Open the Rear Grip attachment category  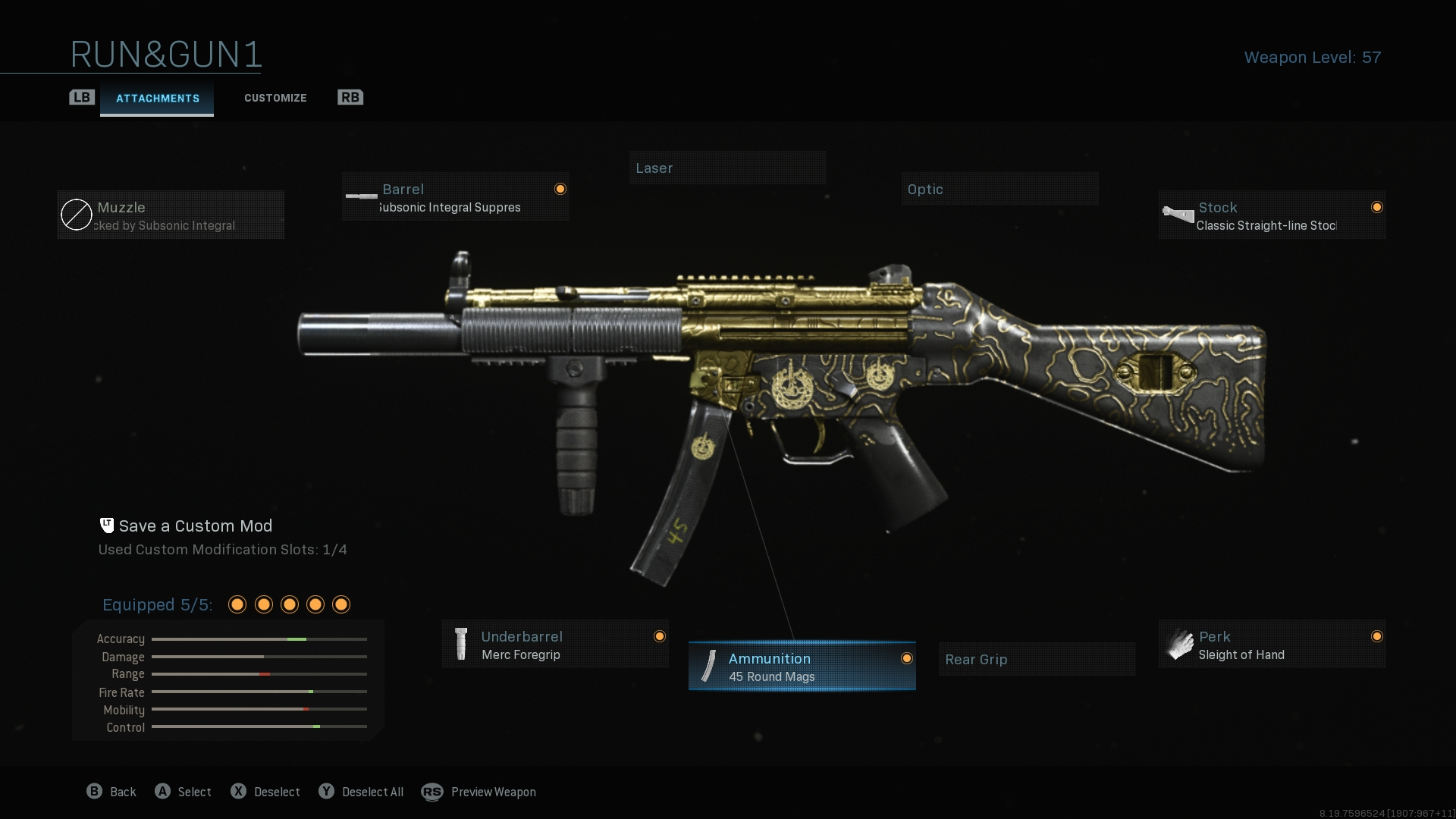tap(1036, 659)
